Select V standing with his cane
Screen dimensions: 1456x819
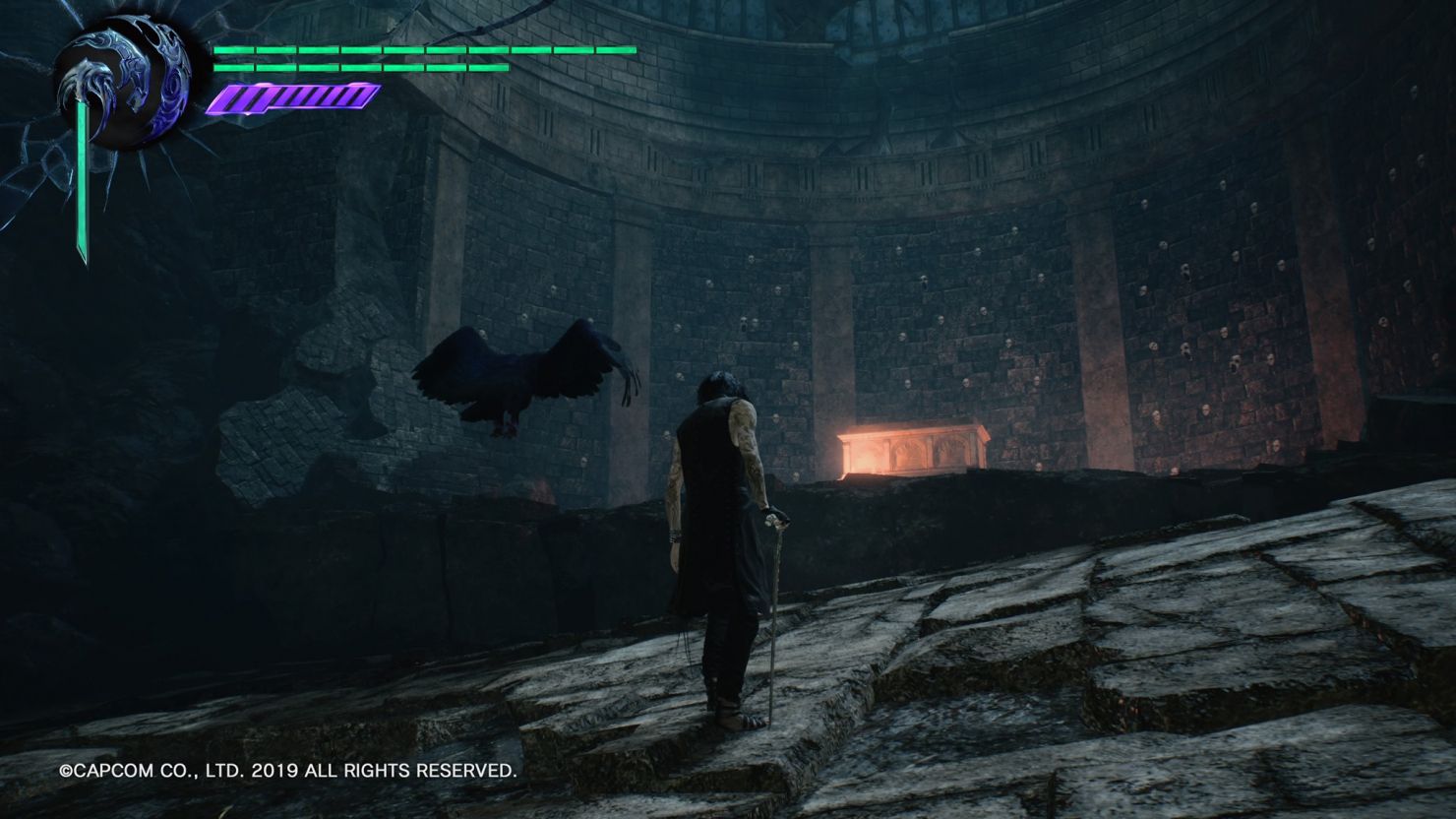(x=718, y=551)
